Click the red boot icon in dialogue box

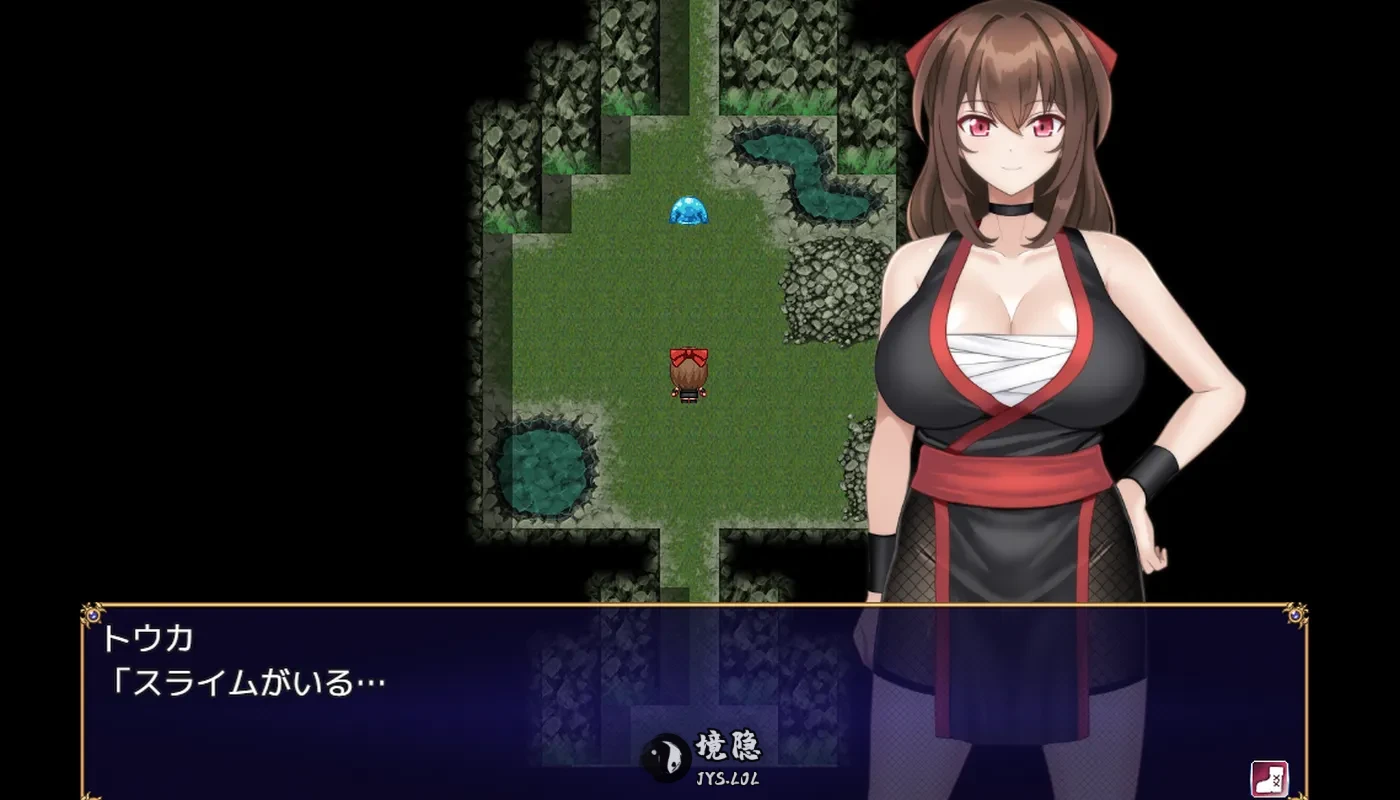click(x=1268, y=778)
